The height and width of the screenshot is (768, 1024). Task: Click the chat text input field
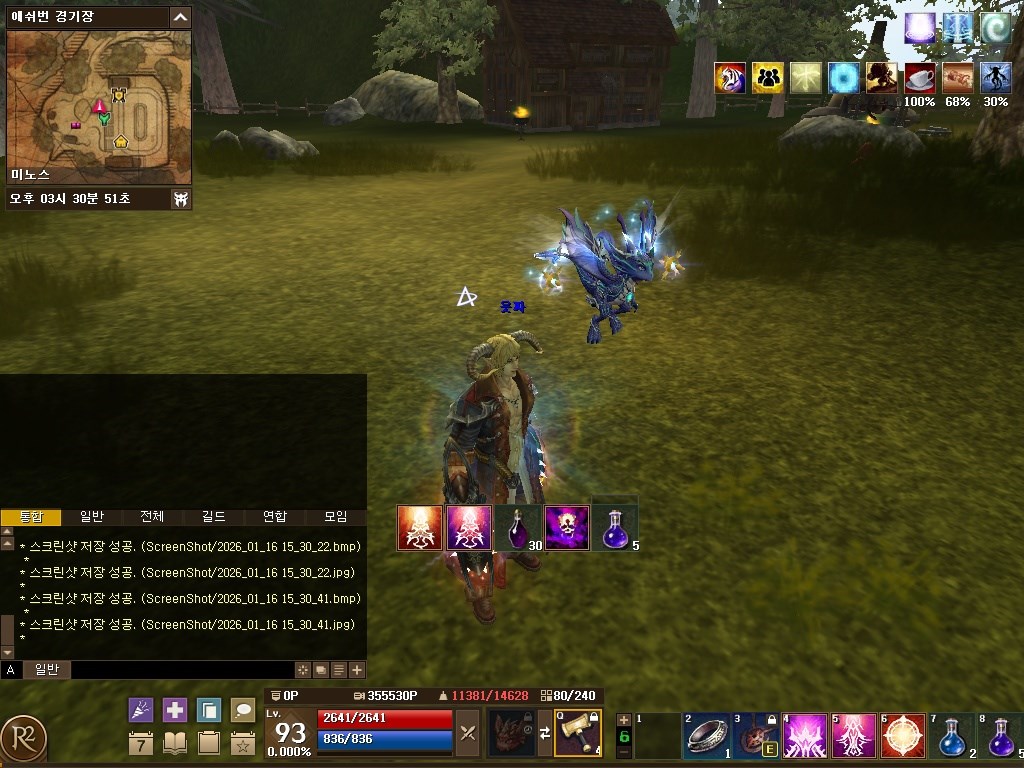[180, 670]
